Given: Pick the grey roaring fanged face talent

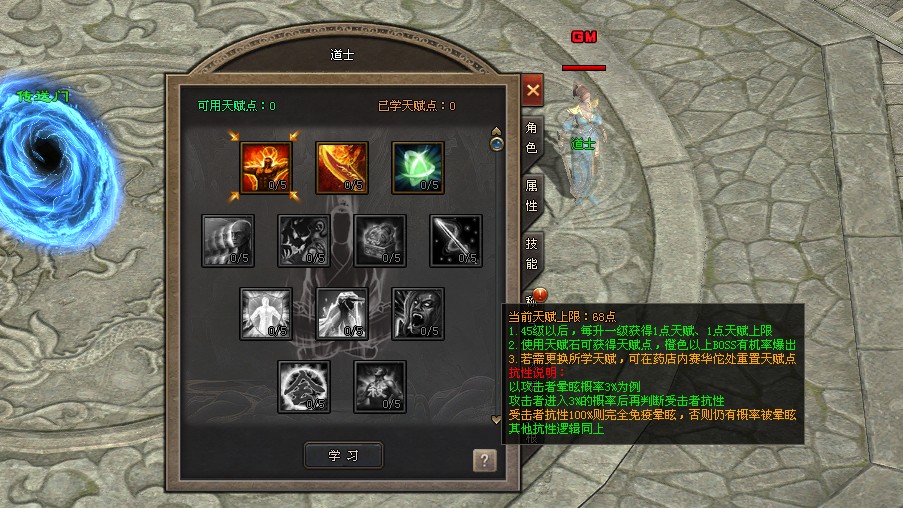Looking at the screenshot, I should pos(418,313).
